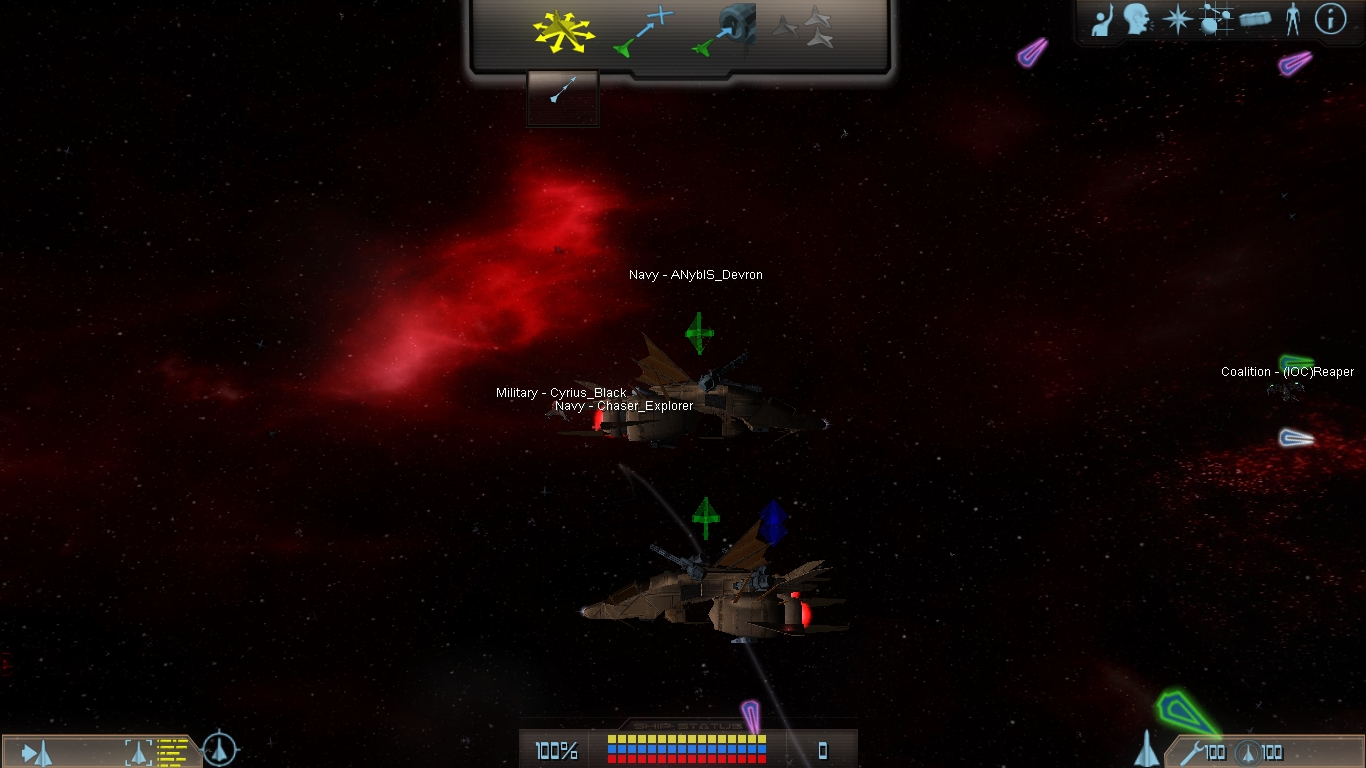
Task: Activate the go-to-waypoint cross maneuver icon
Action: tap(644, 31)
